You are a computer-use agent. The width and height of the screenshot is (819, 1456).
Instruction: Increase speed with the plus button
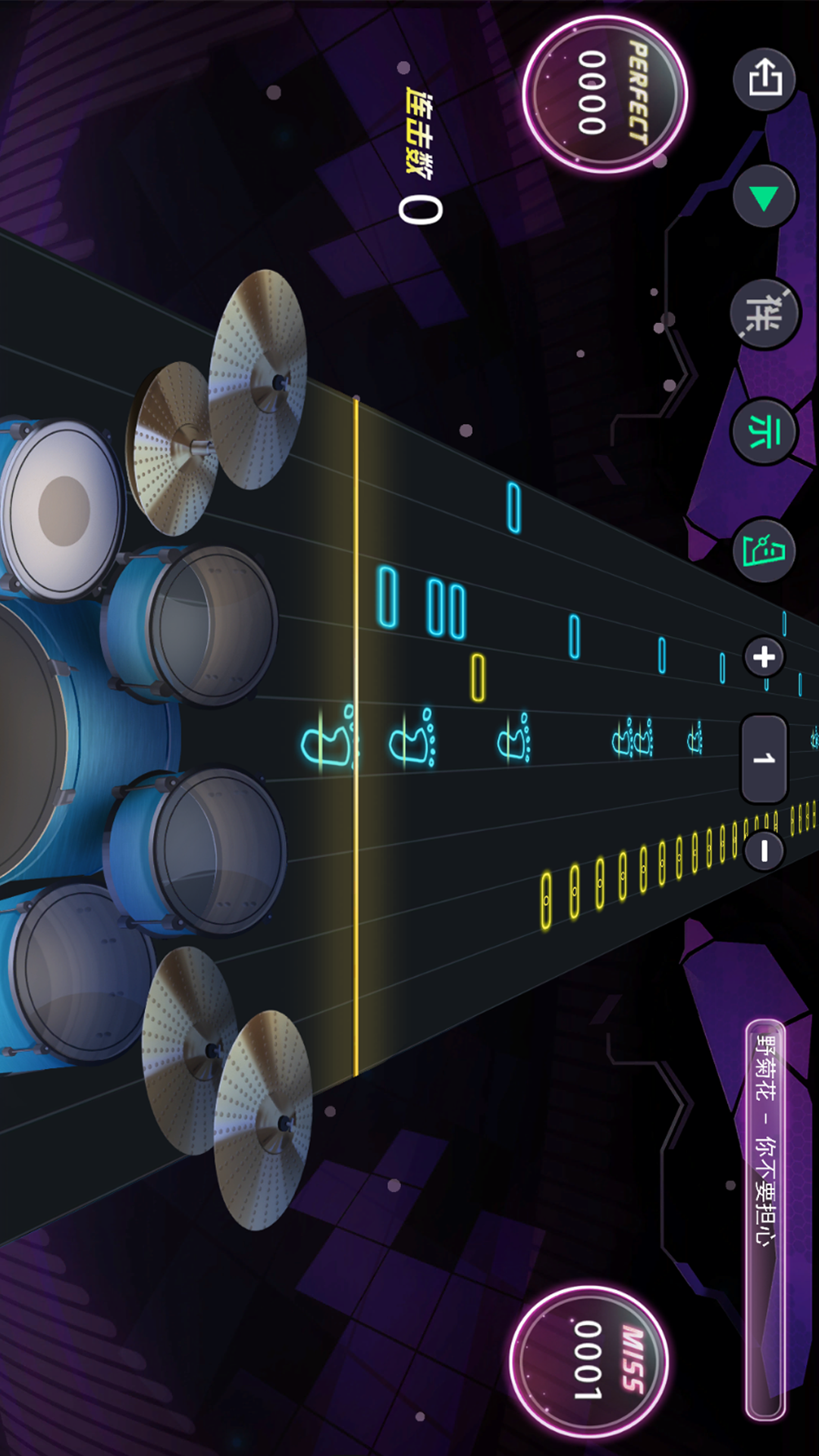coord(764,657)
